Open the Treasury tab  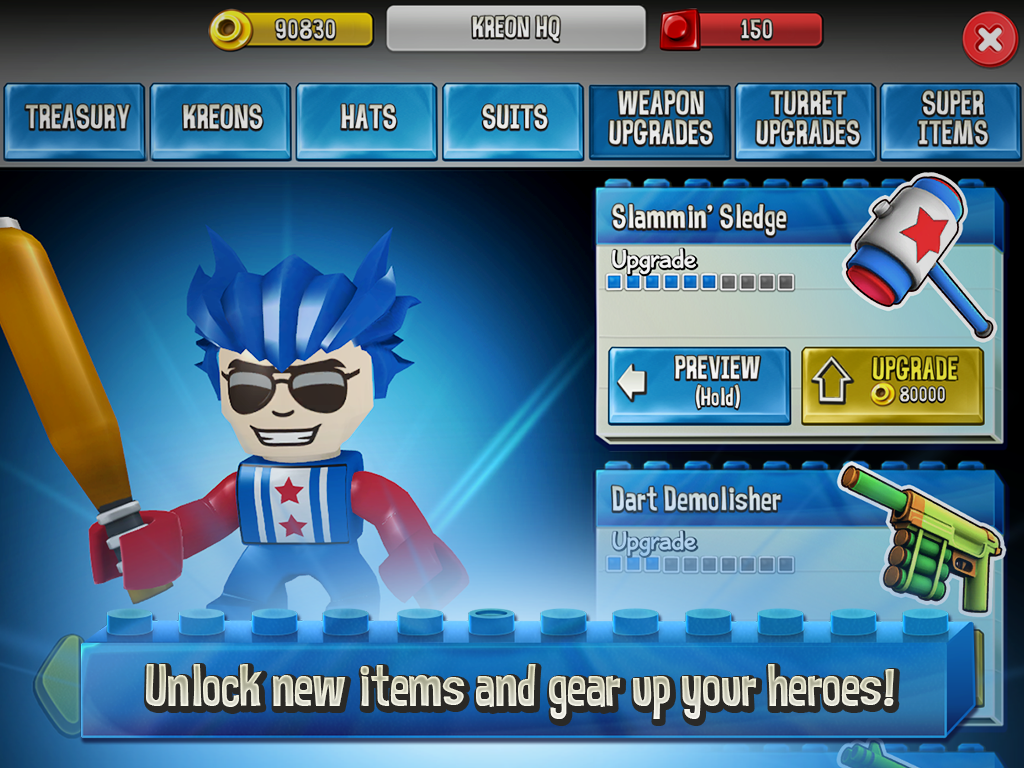76,120
